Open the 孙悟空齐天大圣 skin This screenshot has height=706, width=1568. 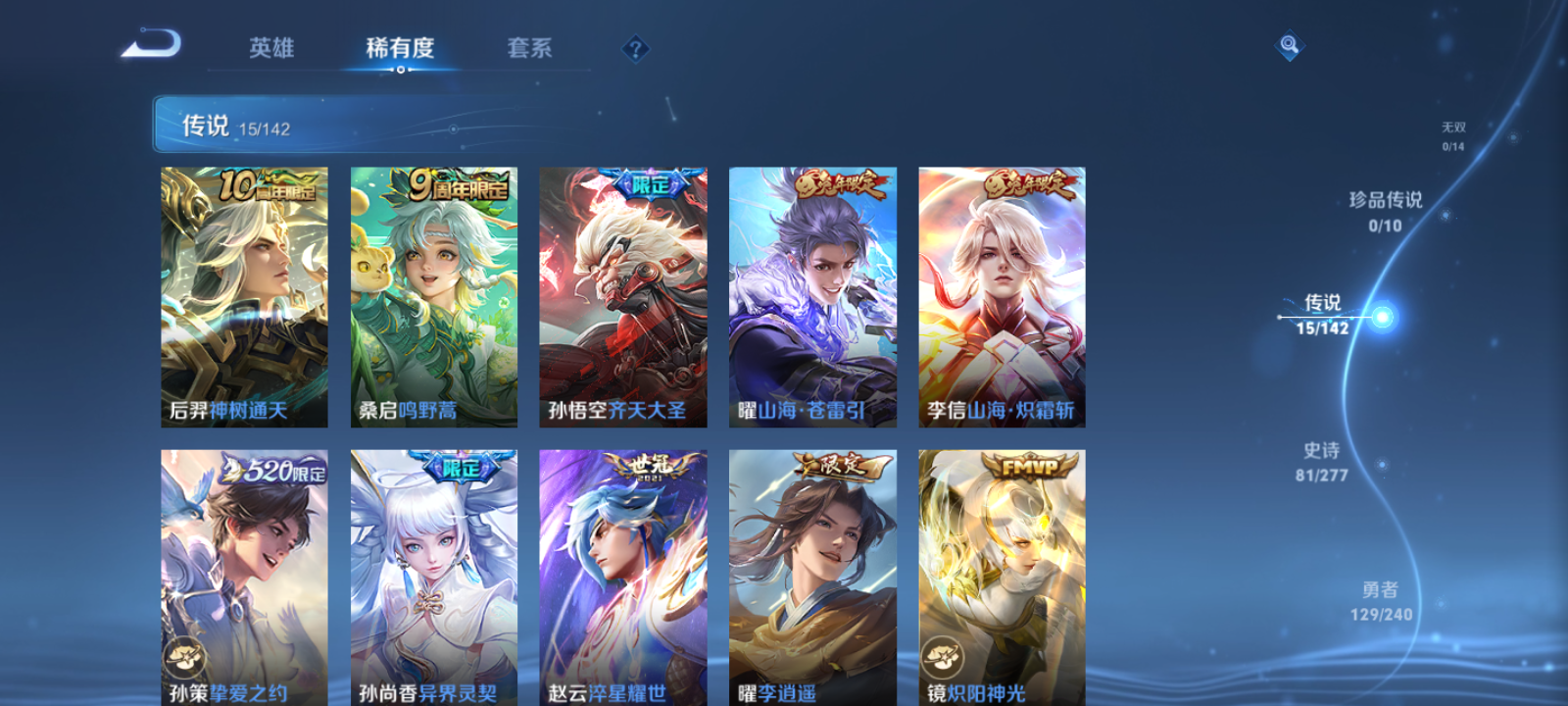(x=623, y=294)
